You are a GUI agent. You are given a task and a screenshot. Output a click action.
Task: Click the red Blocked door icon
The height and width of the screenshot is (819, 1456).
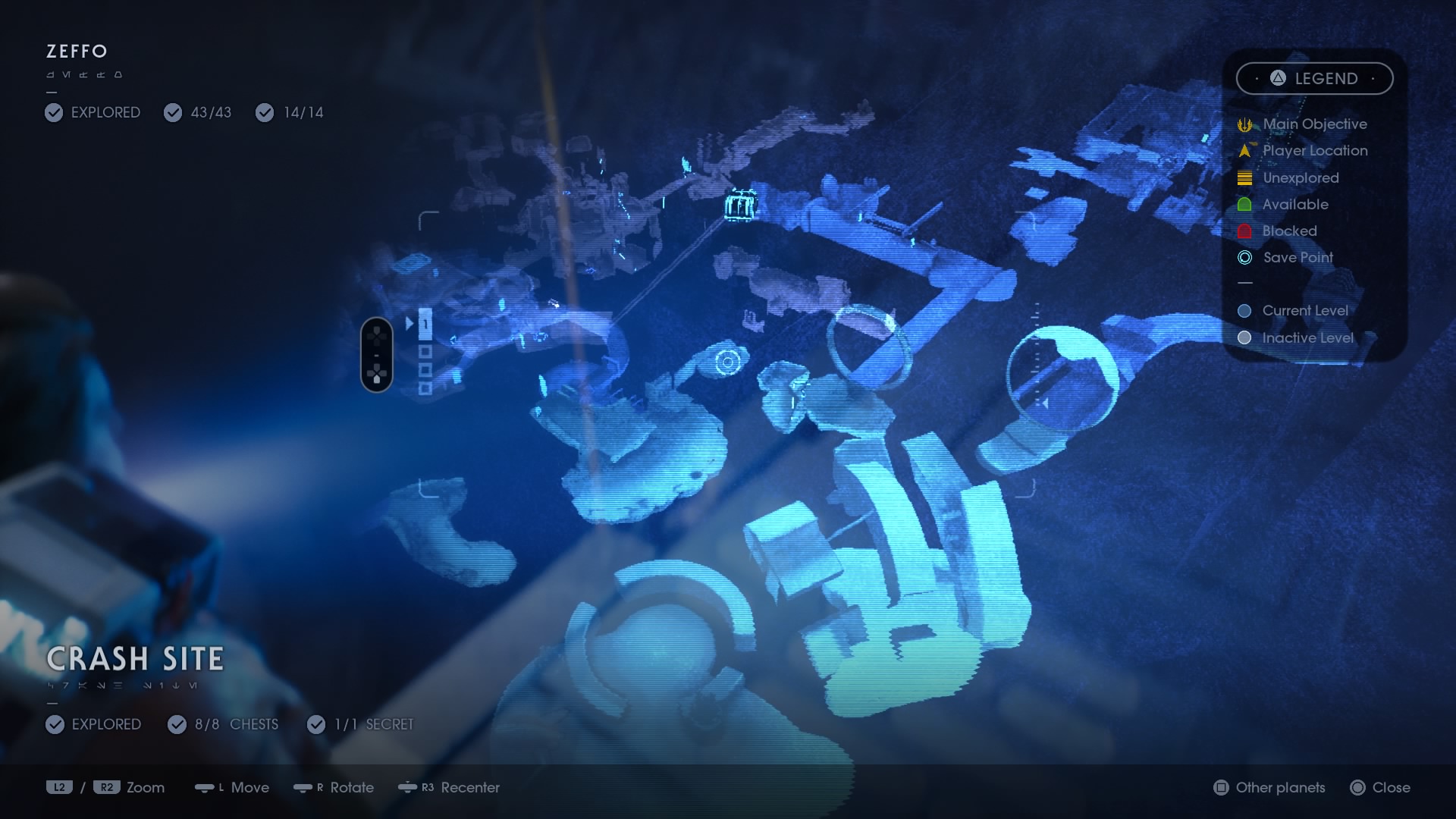(x=1244, y=231)
